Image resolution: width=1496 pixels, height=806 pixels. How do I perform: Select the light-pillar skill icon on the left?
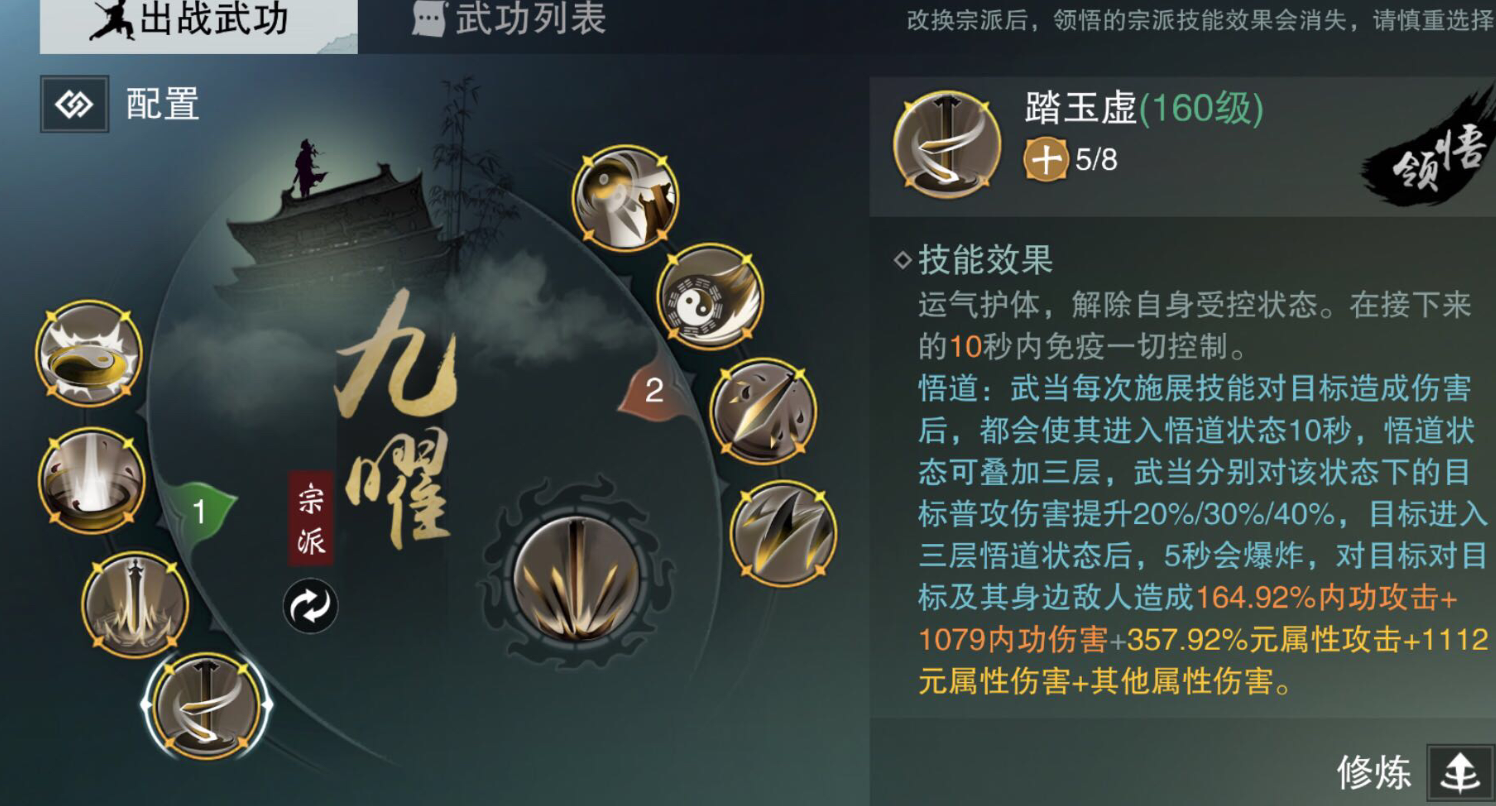88,480
